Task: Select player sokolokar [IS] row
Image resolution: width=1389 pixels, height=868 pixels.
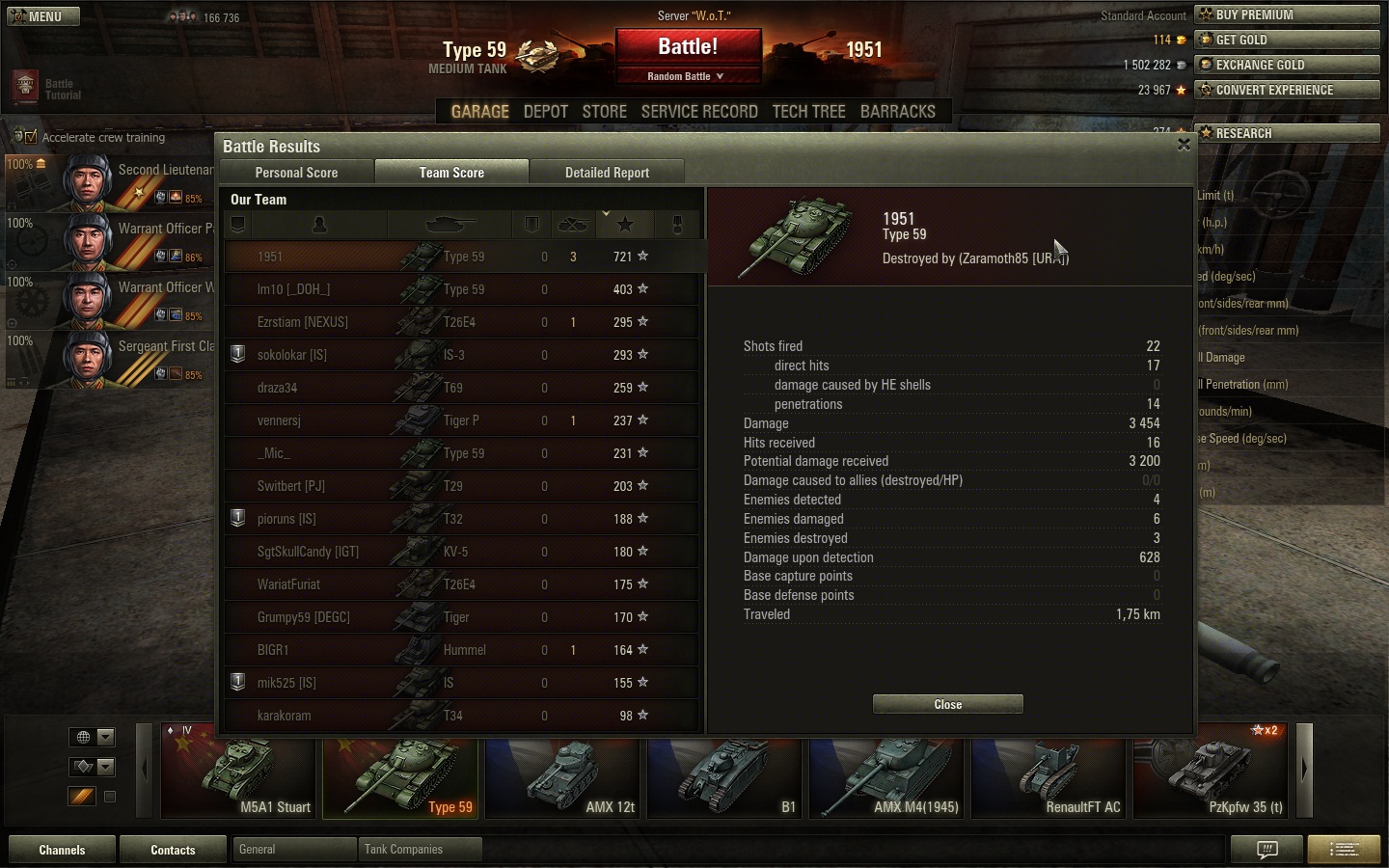Action: (461, 355)
